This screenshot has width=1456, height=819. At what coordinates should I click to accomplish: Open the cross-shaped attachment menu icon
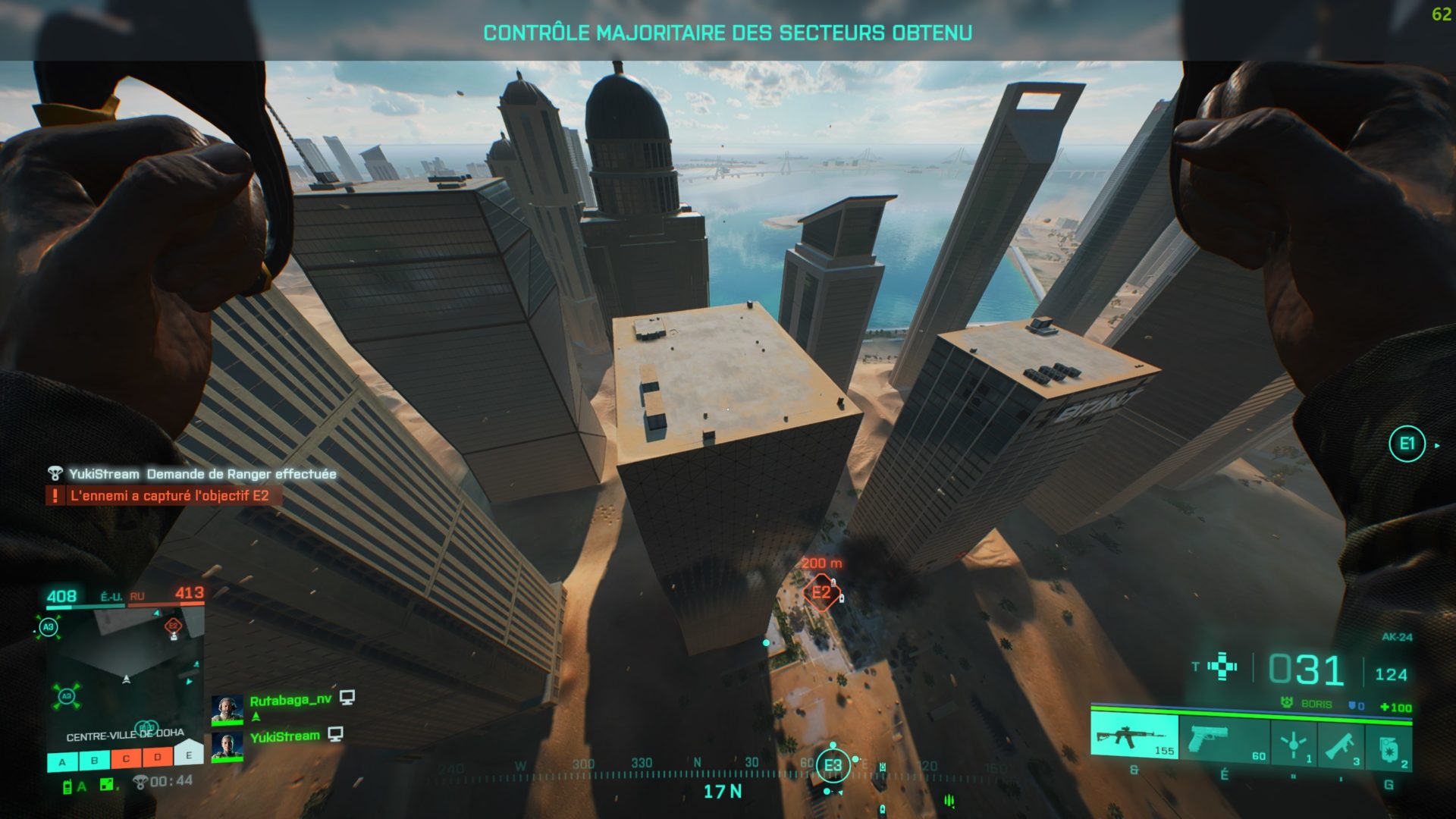pyautogui.click(x=1222, y=667)
